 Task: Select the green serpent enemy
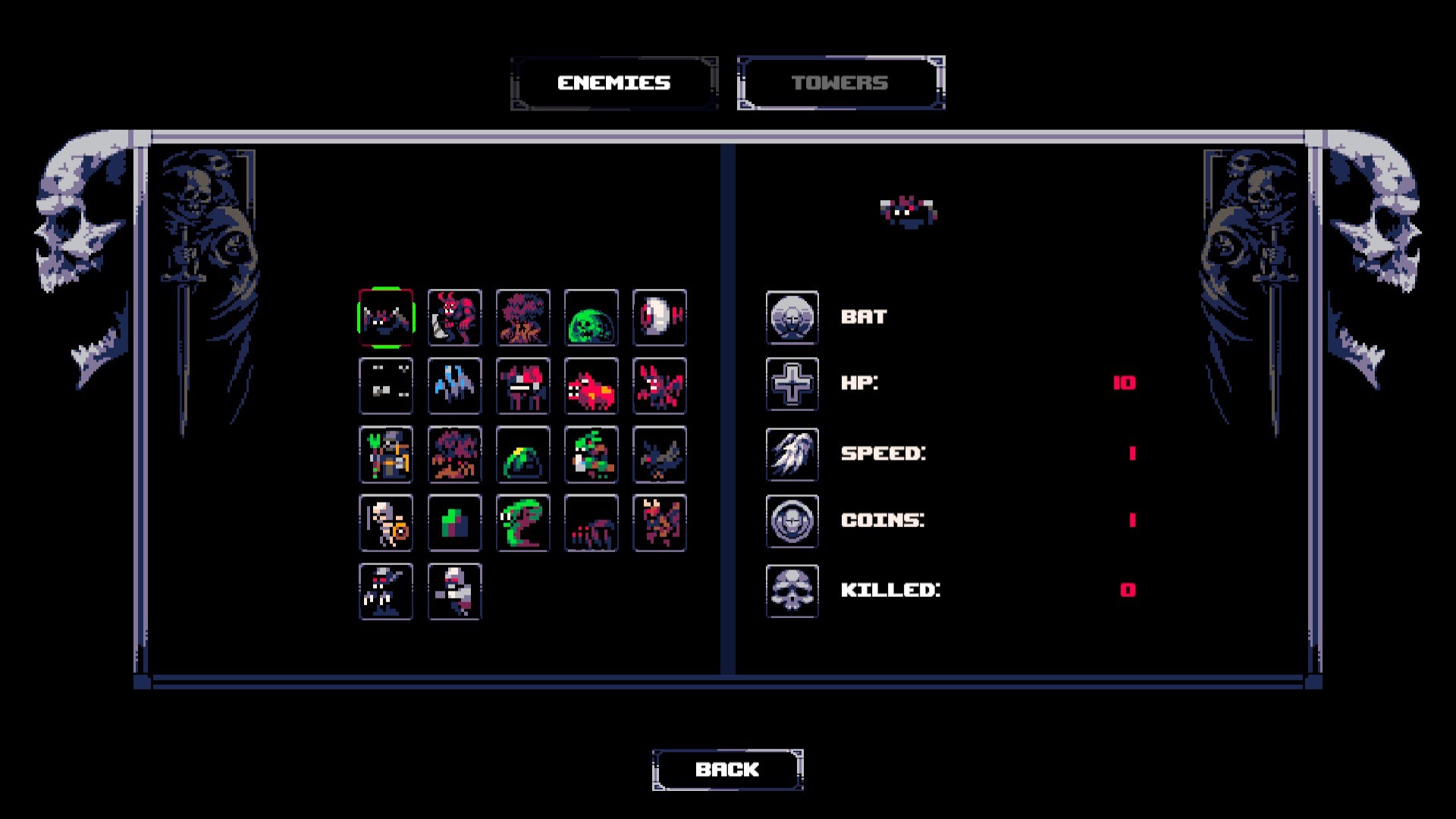[522, 522]
